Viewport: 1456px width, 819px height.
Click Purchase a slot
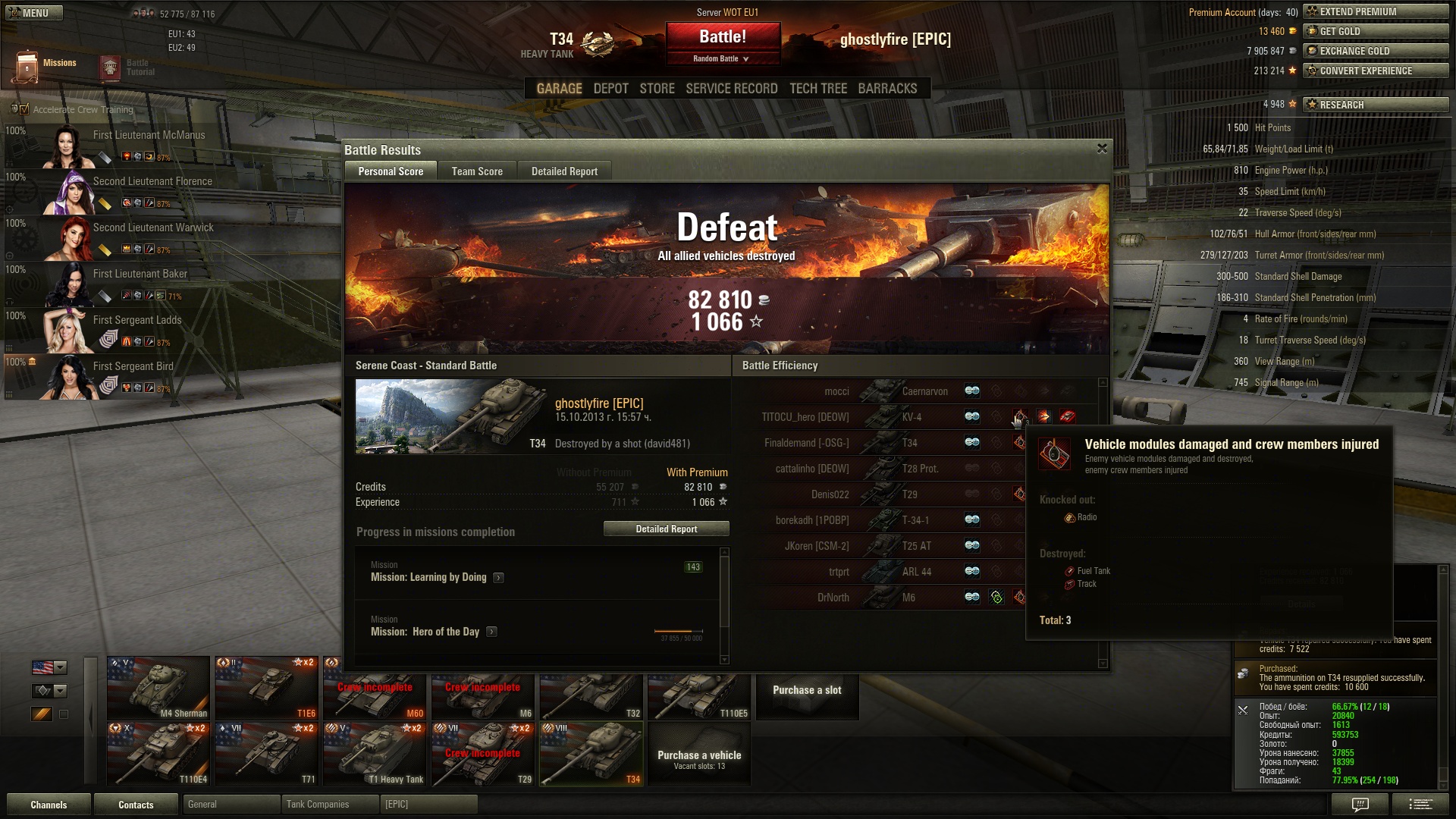807,690
